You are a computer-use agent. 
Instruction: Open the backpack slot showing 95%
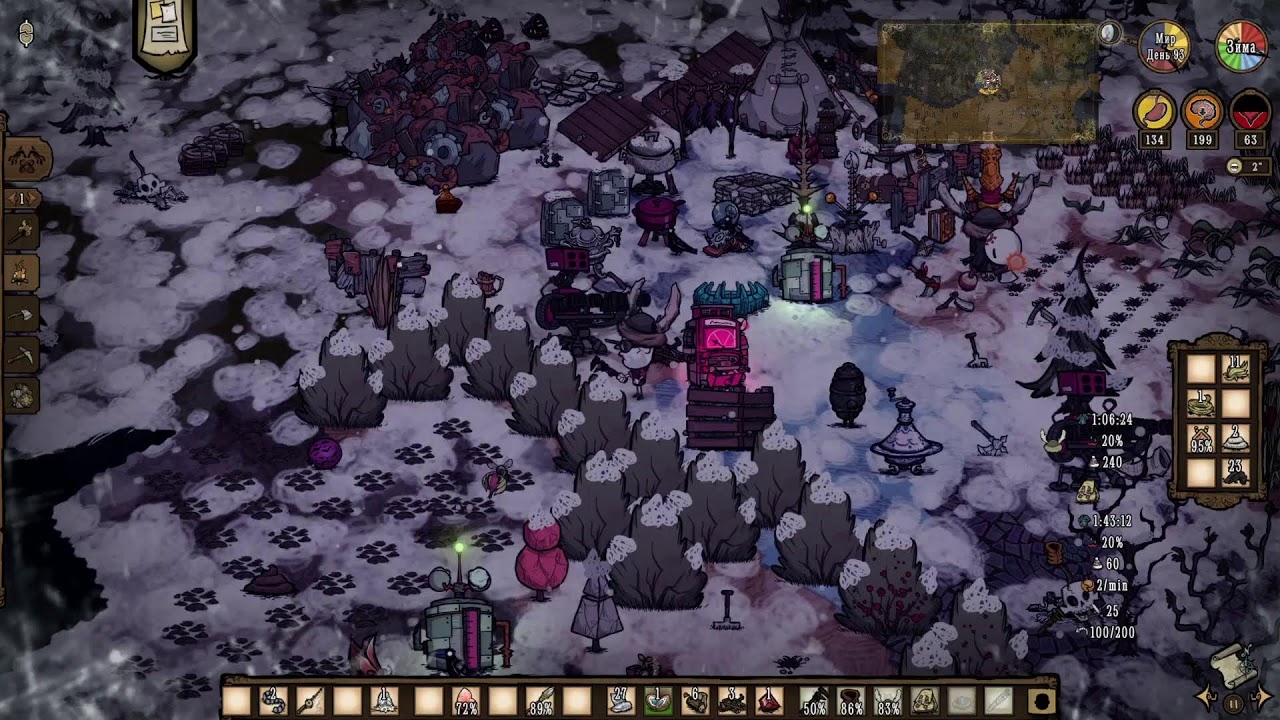[1200, 438]
